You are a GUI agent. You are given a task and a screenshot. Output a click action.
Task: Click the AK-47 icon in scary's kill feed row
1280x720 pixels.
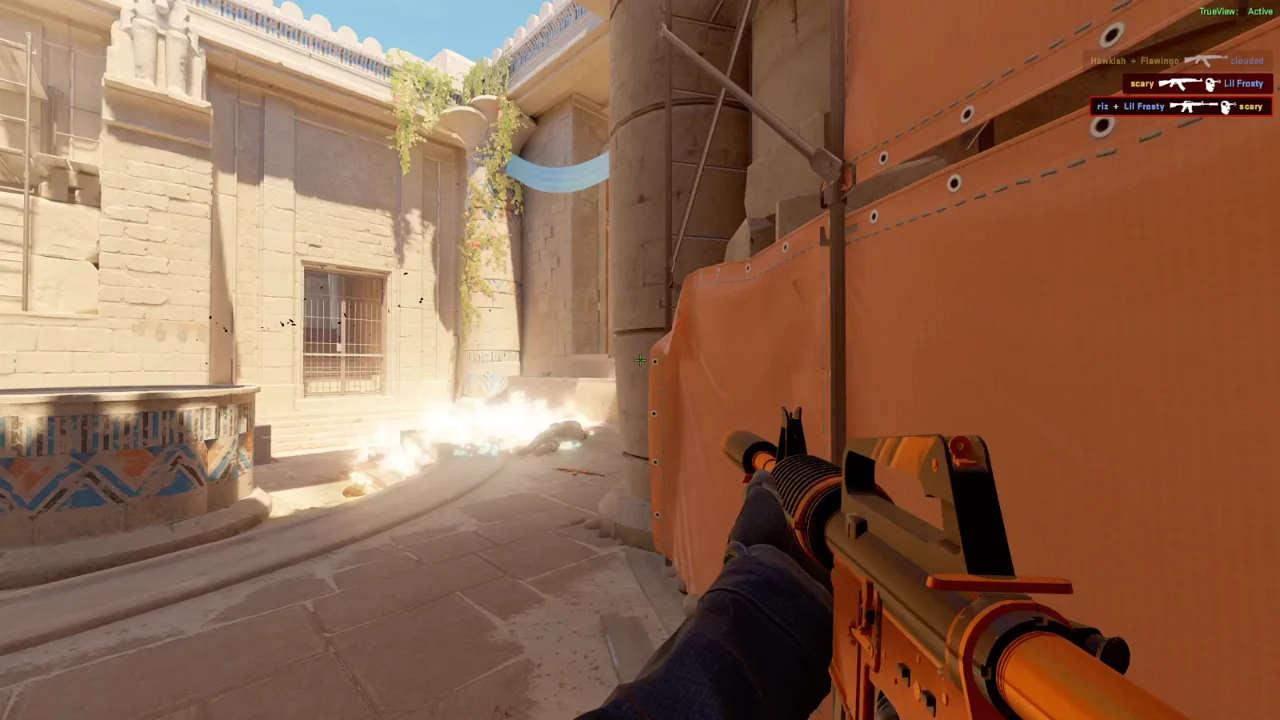point(1180,84)
